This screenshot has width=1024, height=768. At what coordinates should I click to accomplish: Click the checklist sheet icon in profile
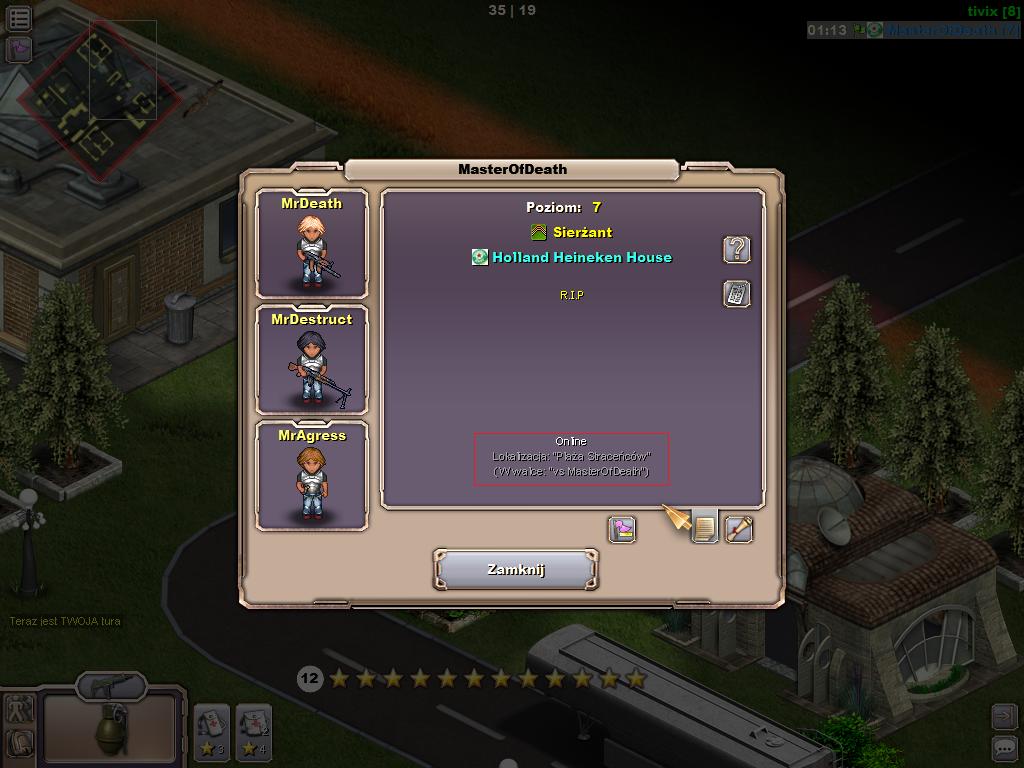click(737, 294)
